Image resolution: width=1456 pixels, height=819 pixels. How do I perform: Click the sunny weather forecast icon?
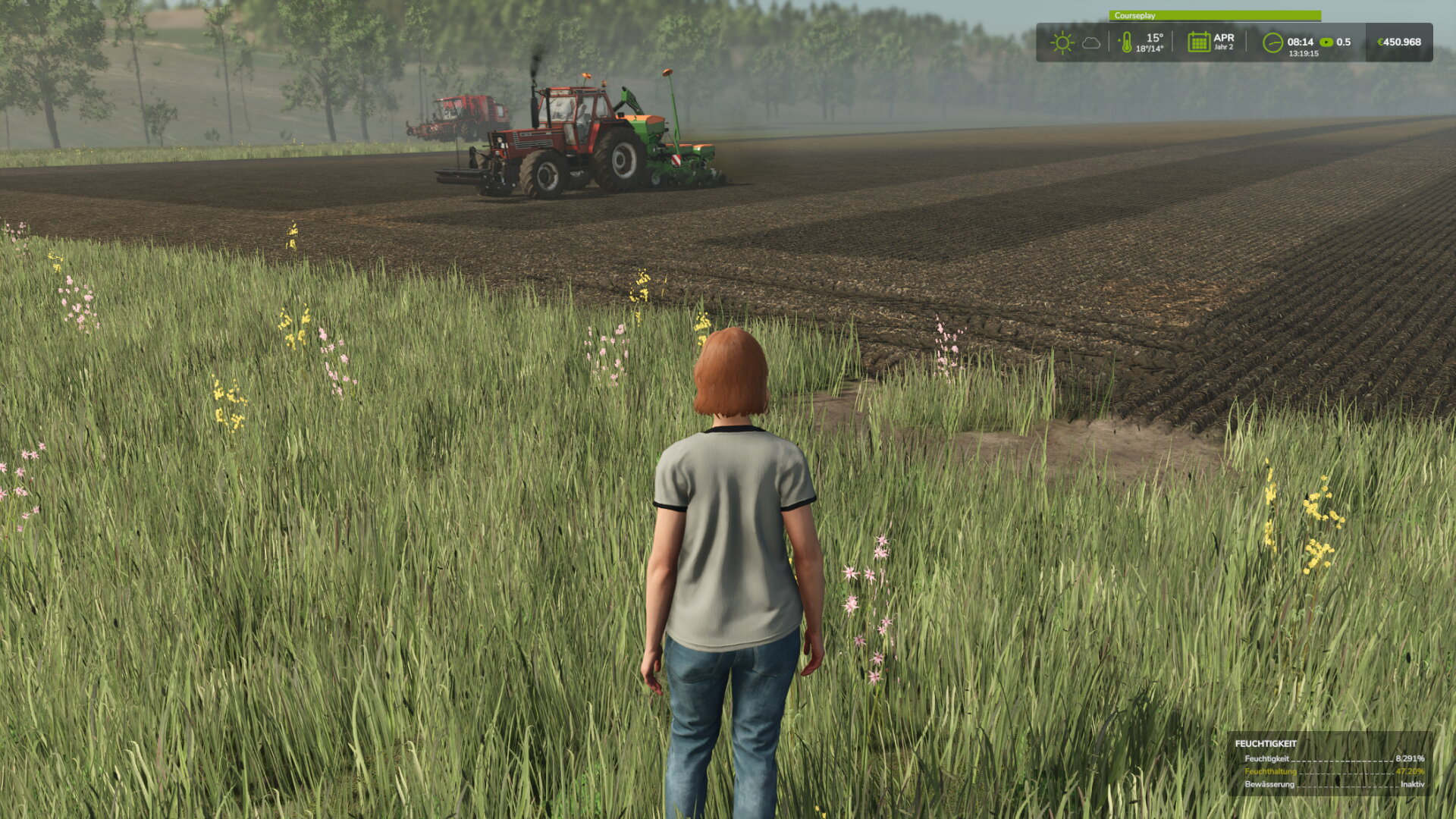point(1062,42)
